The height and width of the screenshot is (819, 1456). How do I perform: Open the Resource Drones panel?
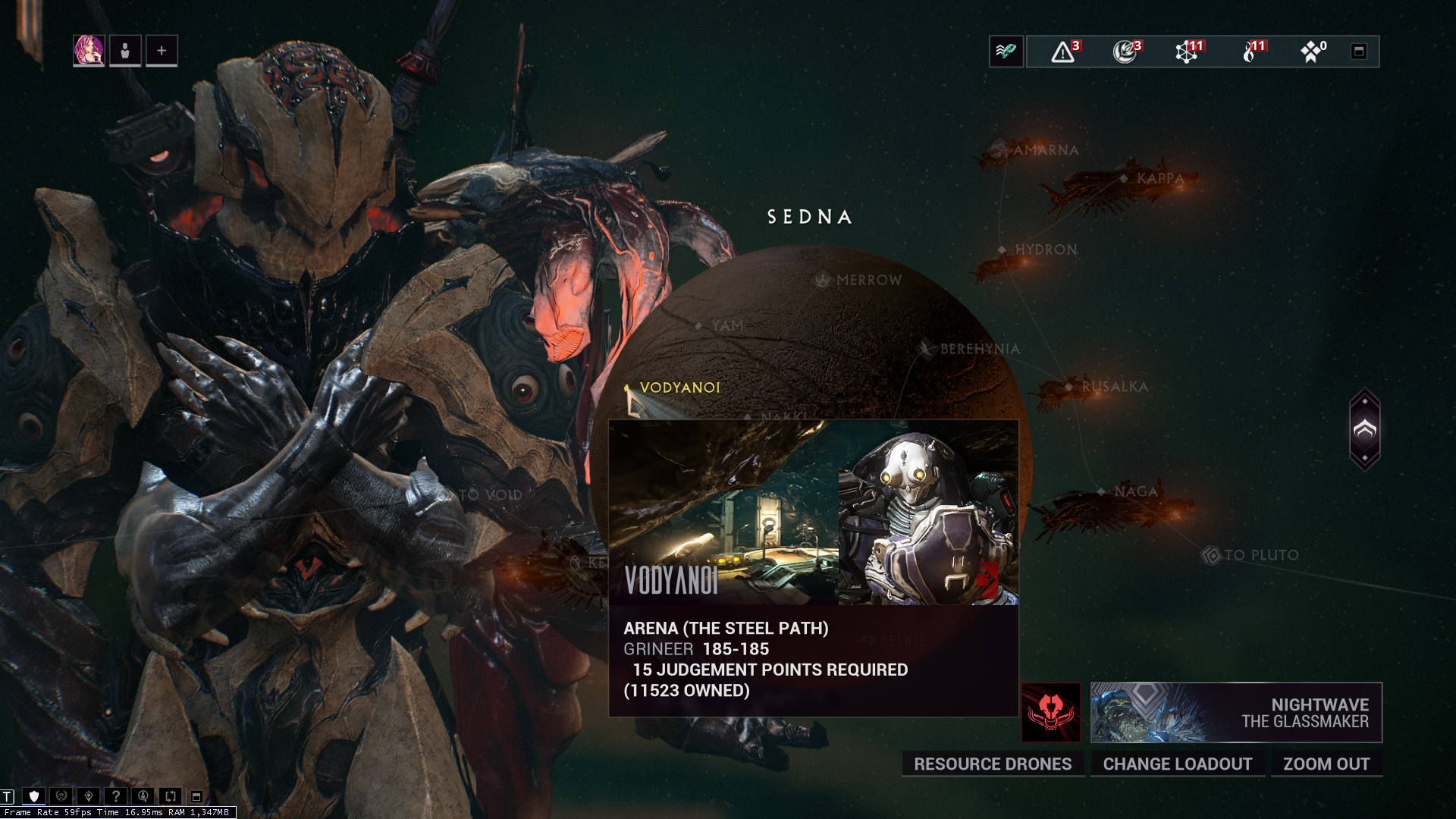[992, 764]
